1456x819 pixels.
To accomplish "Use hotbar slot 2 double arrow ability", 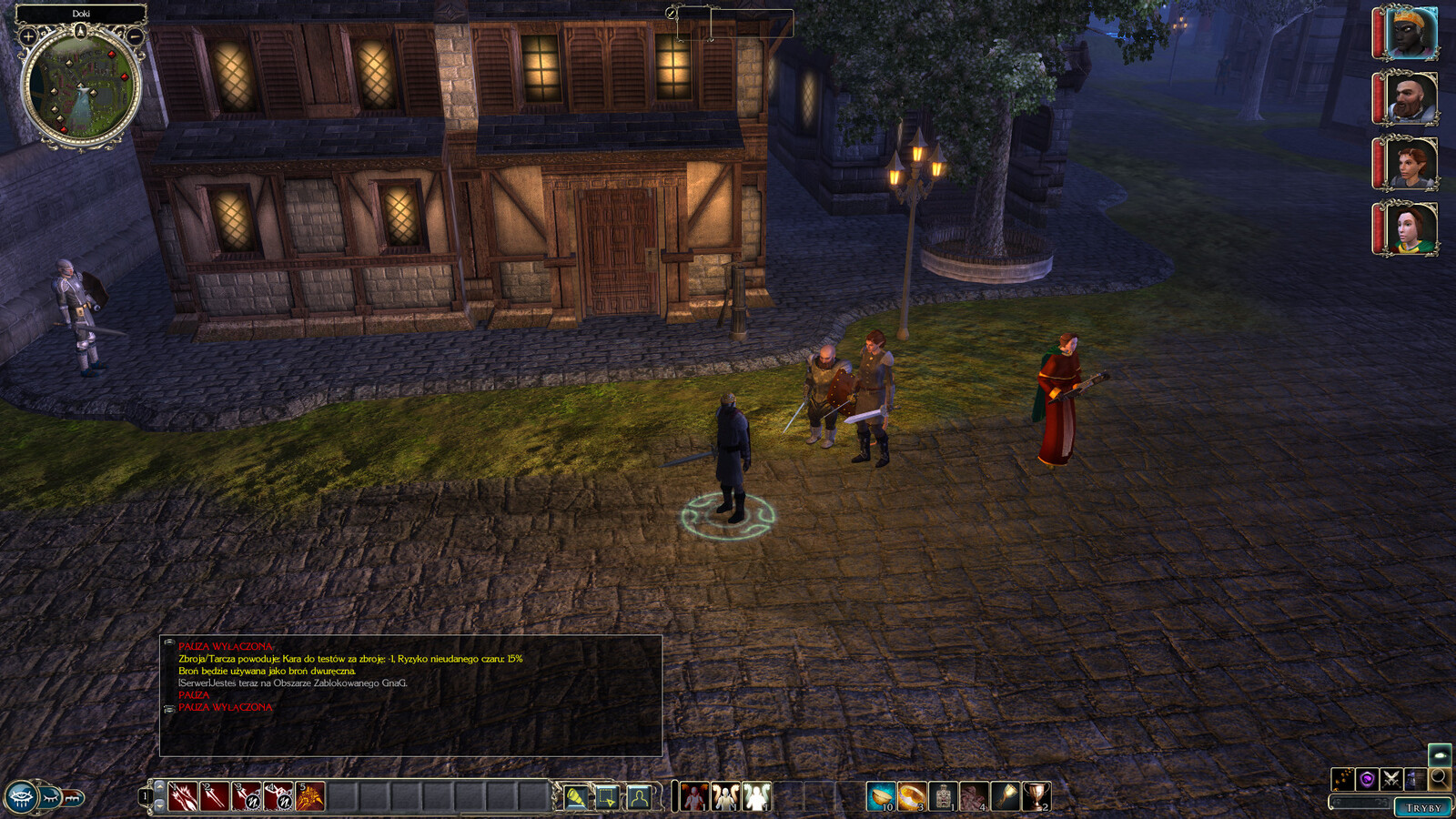I will click(215, 797).
